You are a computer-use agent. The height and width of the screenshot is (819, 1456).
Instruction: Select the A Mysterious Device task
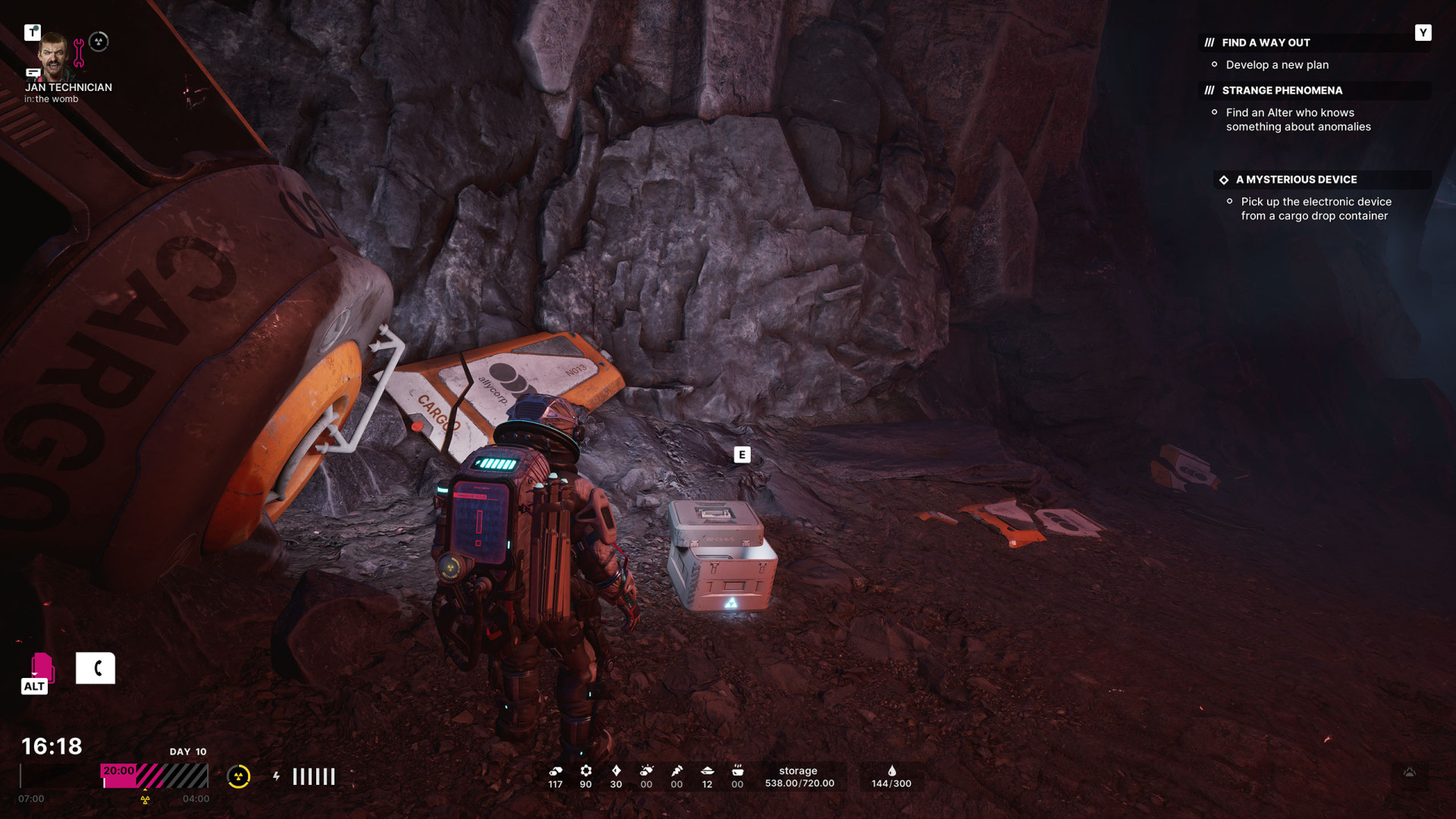[1296, 180]
